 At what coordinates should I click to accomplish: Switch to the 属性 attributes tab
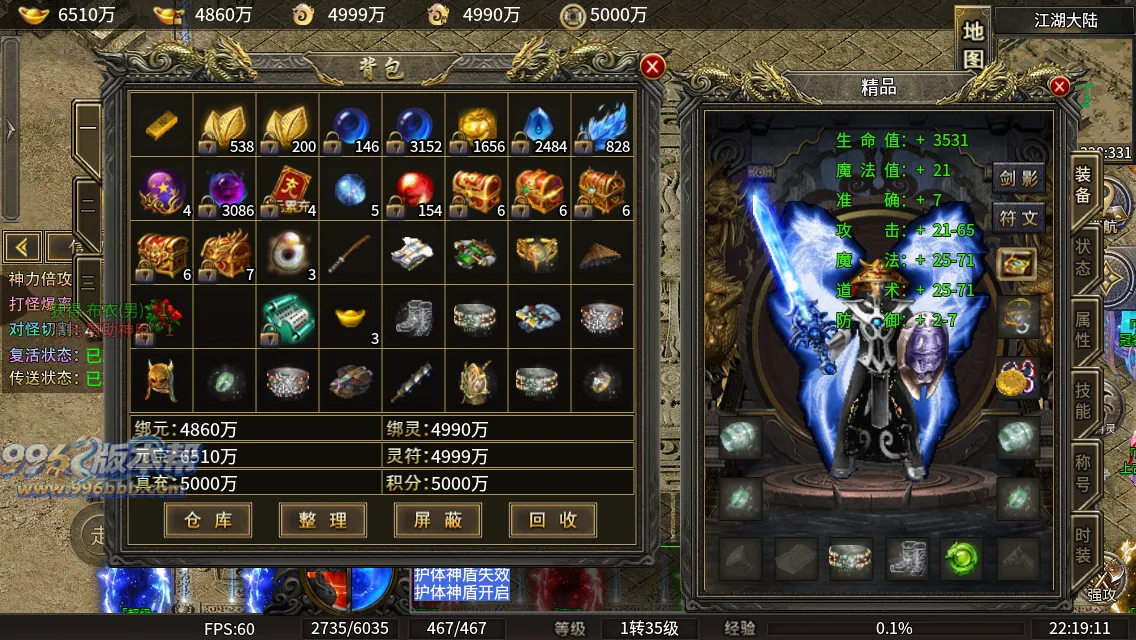(1083, 327)
